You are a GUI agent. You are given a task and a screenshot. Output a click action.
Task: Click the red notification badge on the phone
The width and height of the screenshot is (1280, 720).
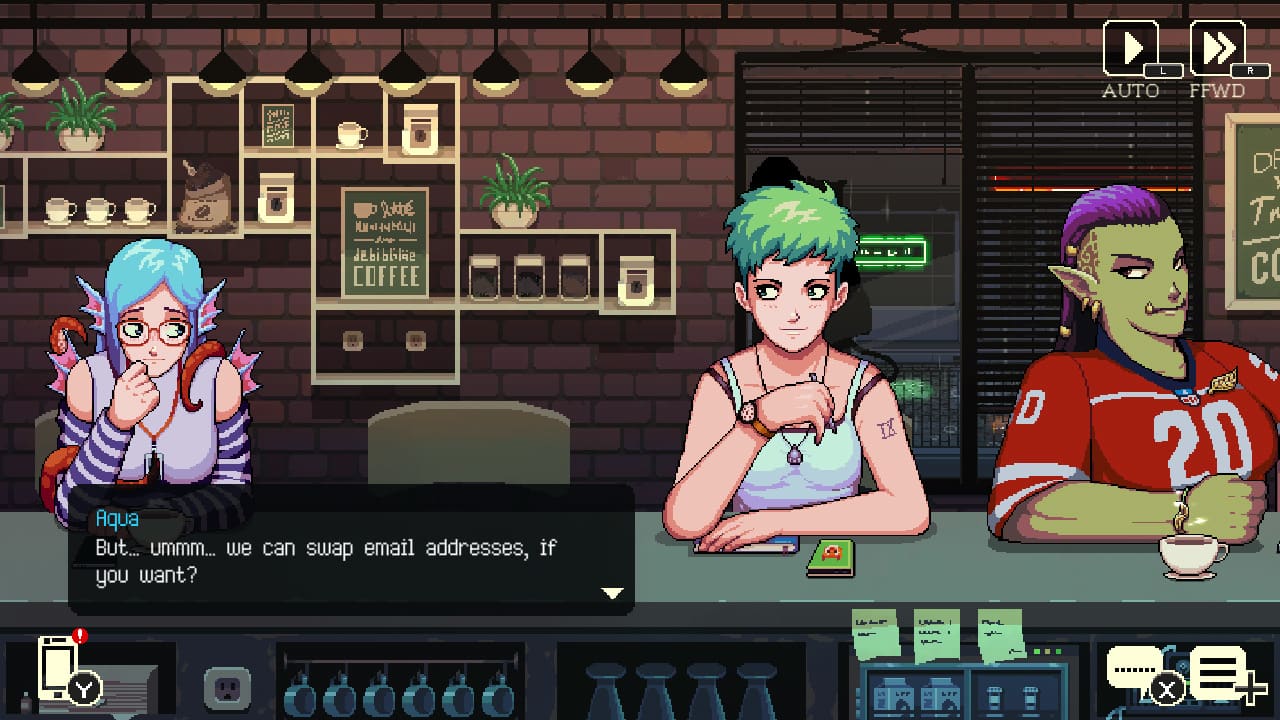tap(80, 636)
